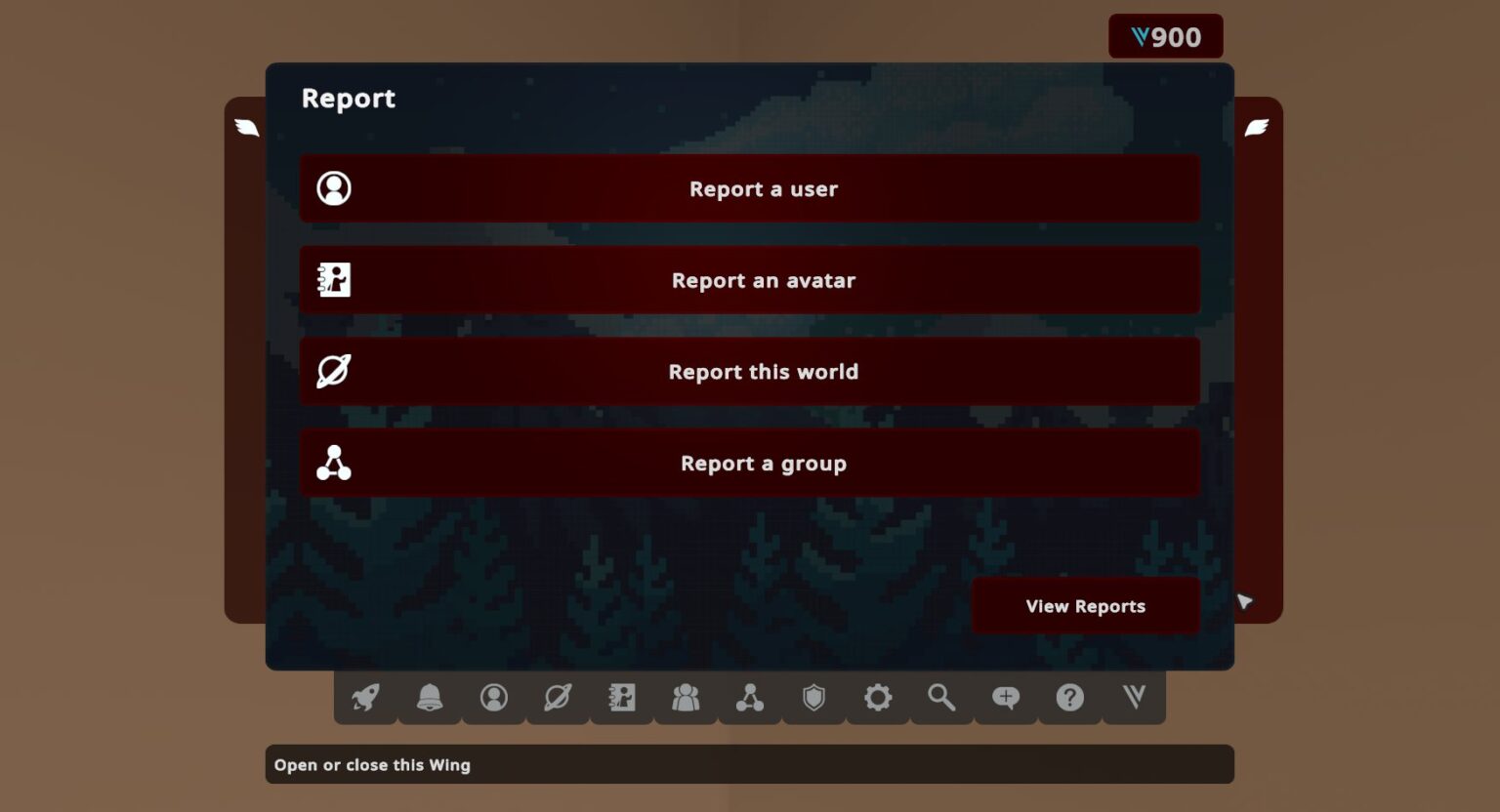Select the friends group icon
1500x812 pixels.
[686, 698]
